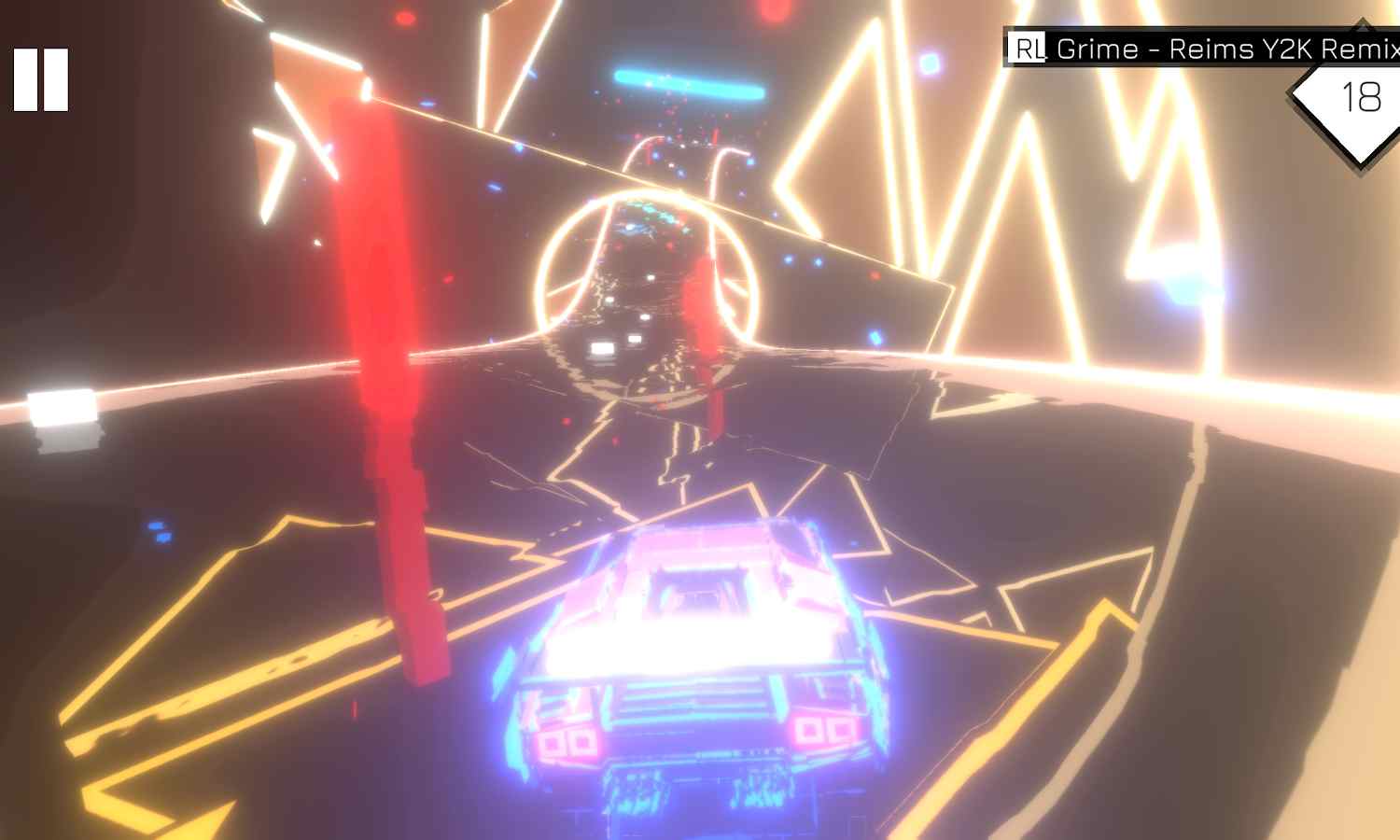Click the pause icon top-left
The width and height of the screenshot is (1400, 840).
point(41,79)
